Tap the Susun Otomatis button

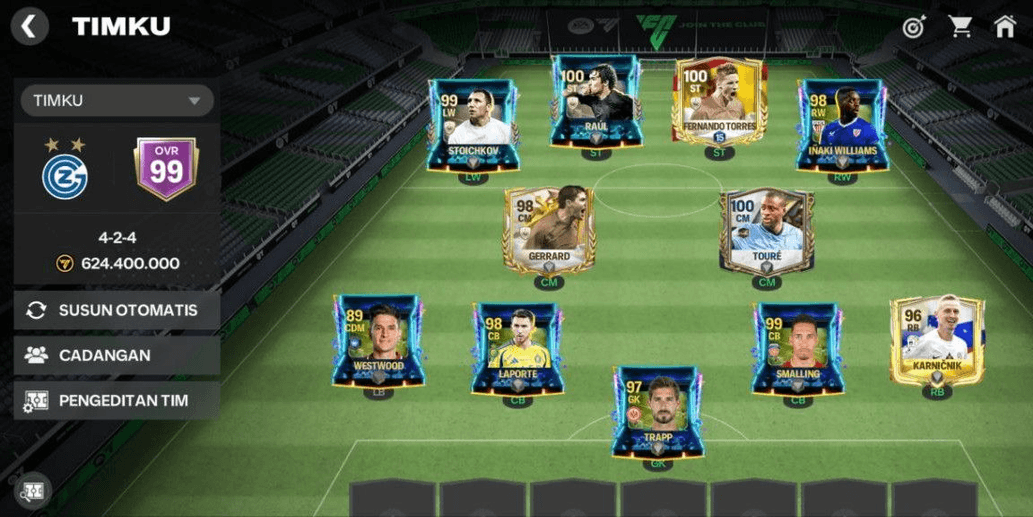point(116,310)
